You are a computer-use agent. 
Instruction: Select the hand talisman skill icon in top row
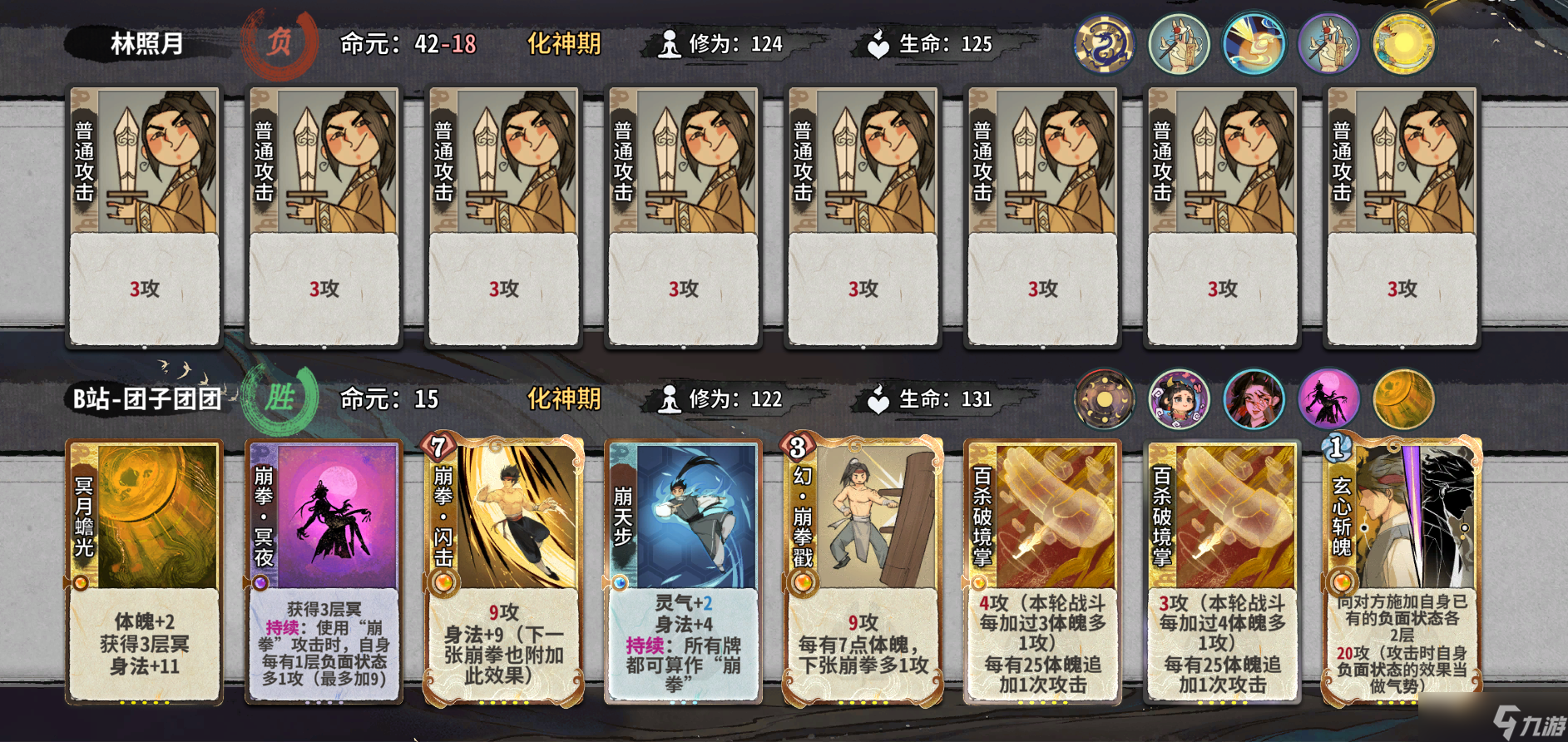point(1180,43)
